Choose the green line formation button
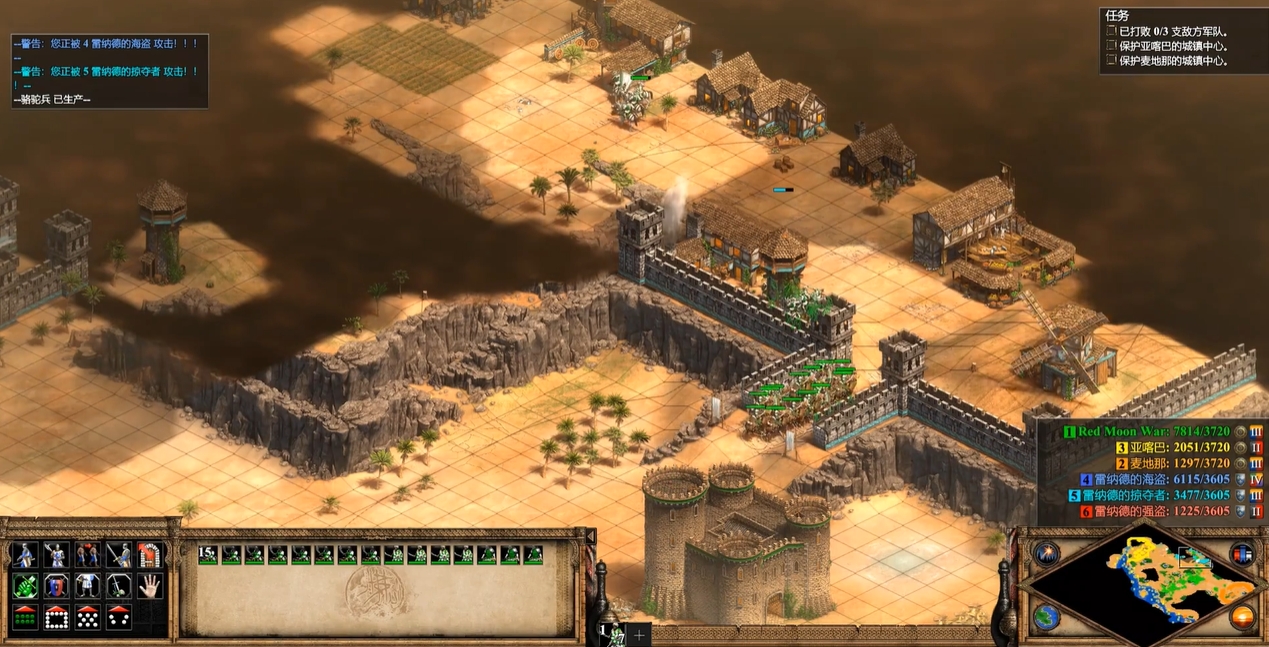 (x=25, y=617)
